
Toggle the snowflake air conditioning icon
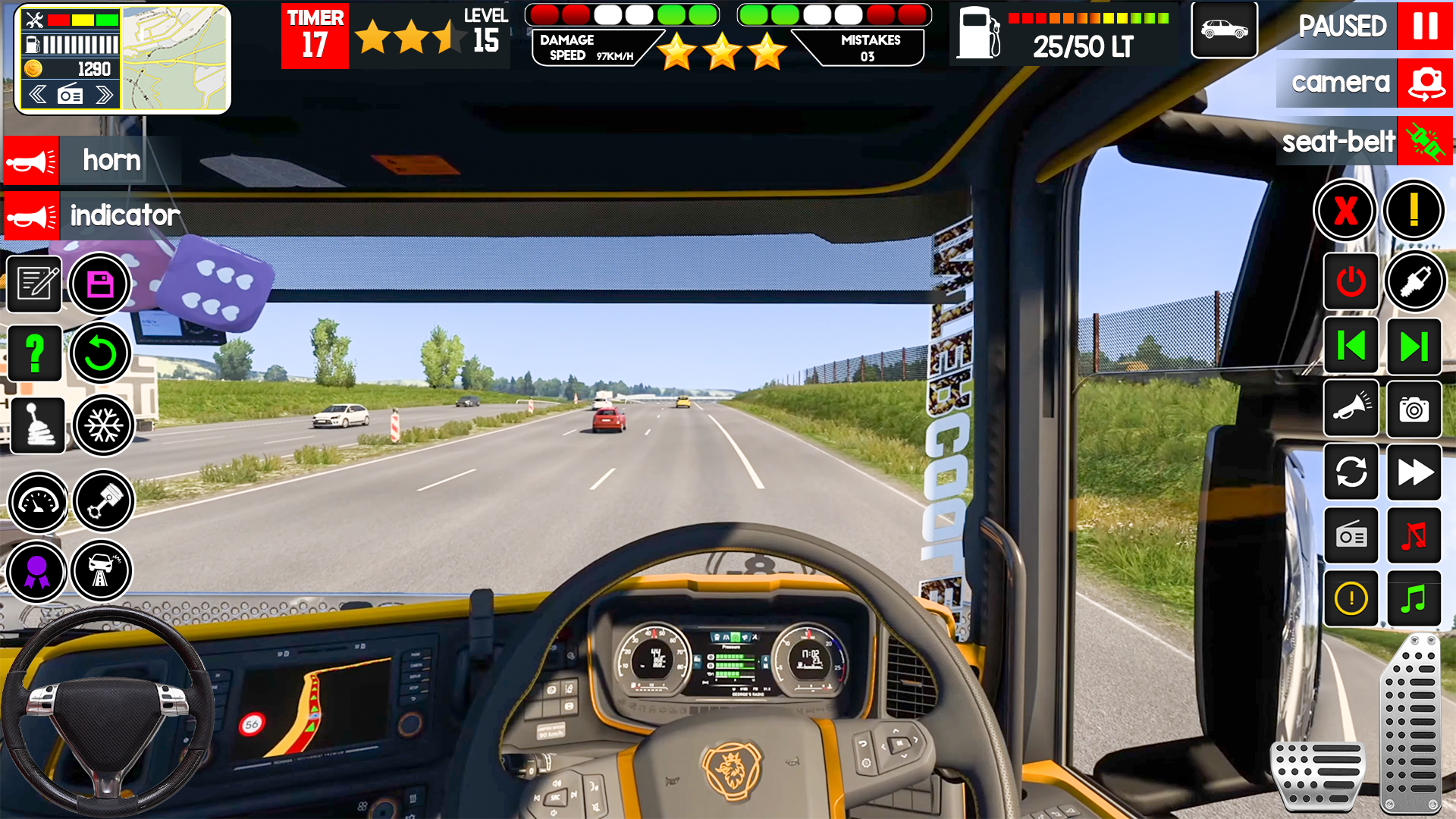104,425
